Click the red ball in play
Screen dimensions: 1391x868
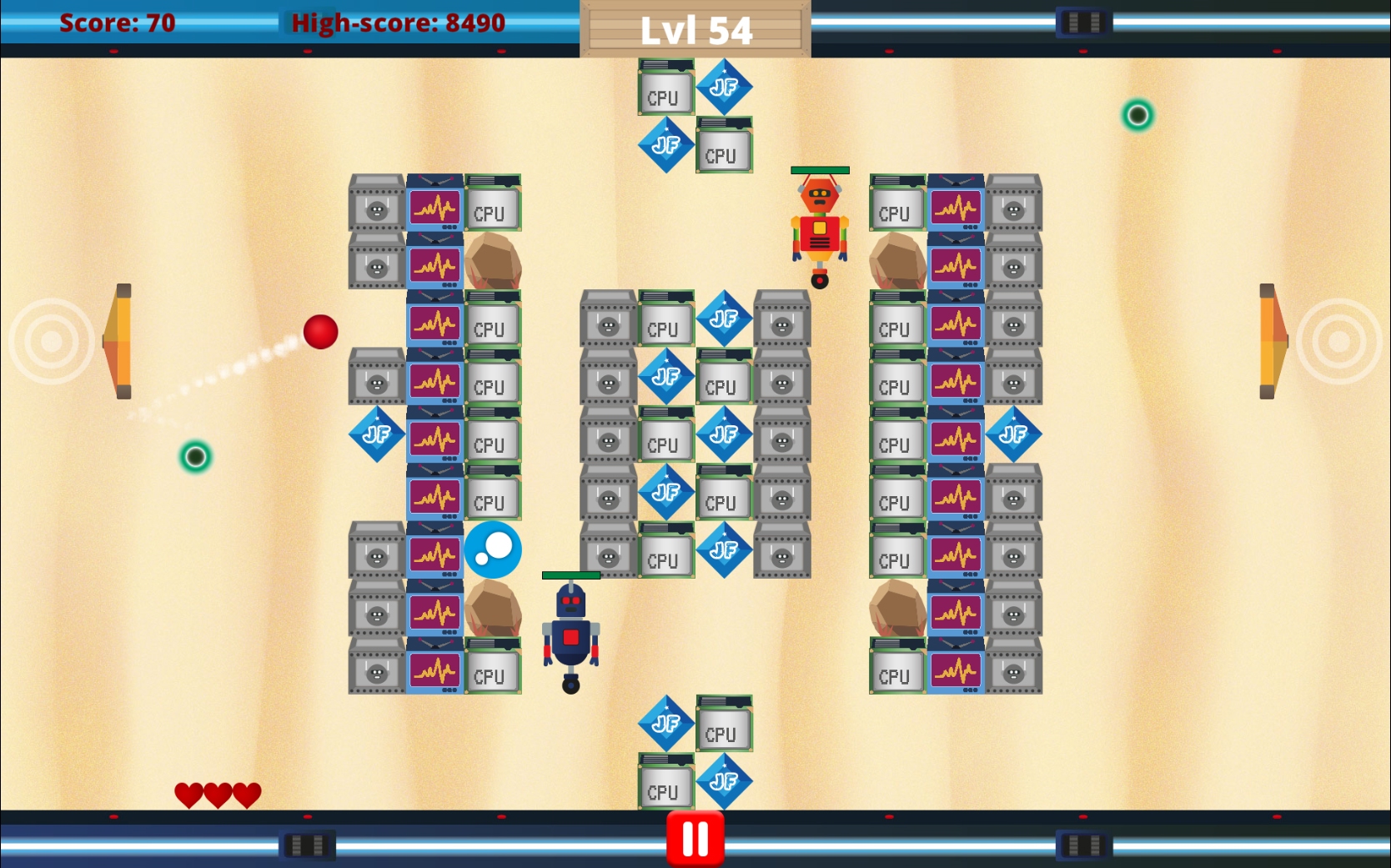(x=320, y=332)
